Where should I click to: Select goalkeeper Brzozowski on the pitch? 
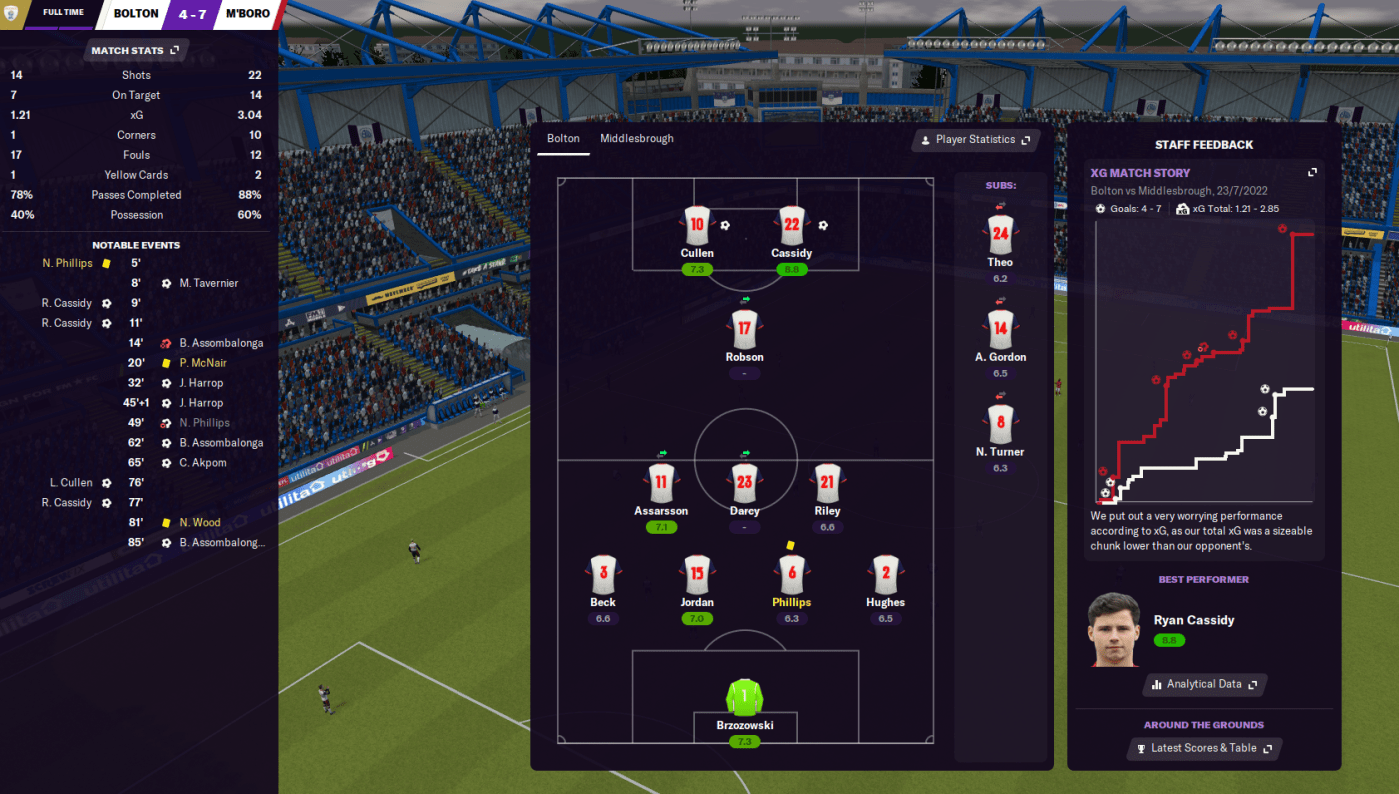[744, 698]
